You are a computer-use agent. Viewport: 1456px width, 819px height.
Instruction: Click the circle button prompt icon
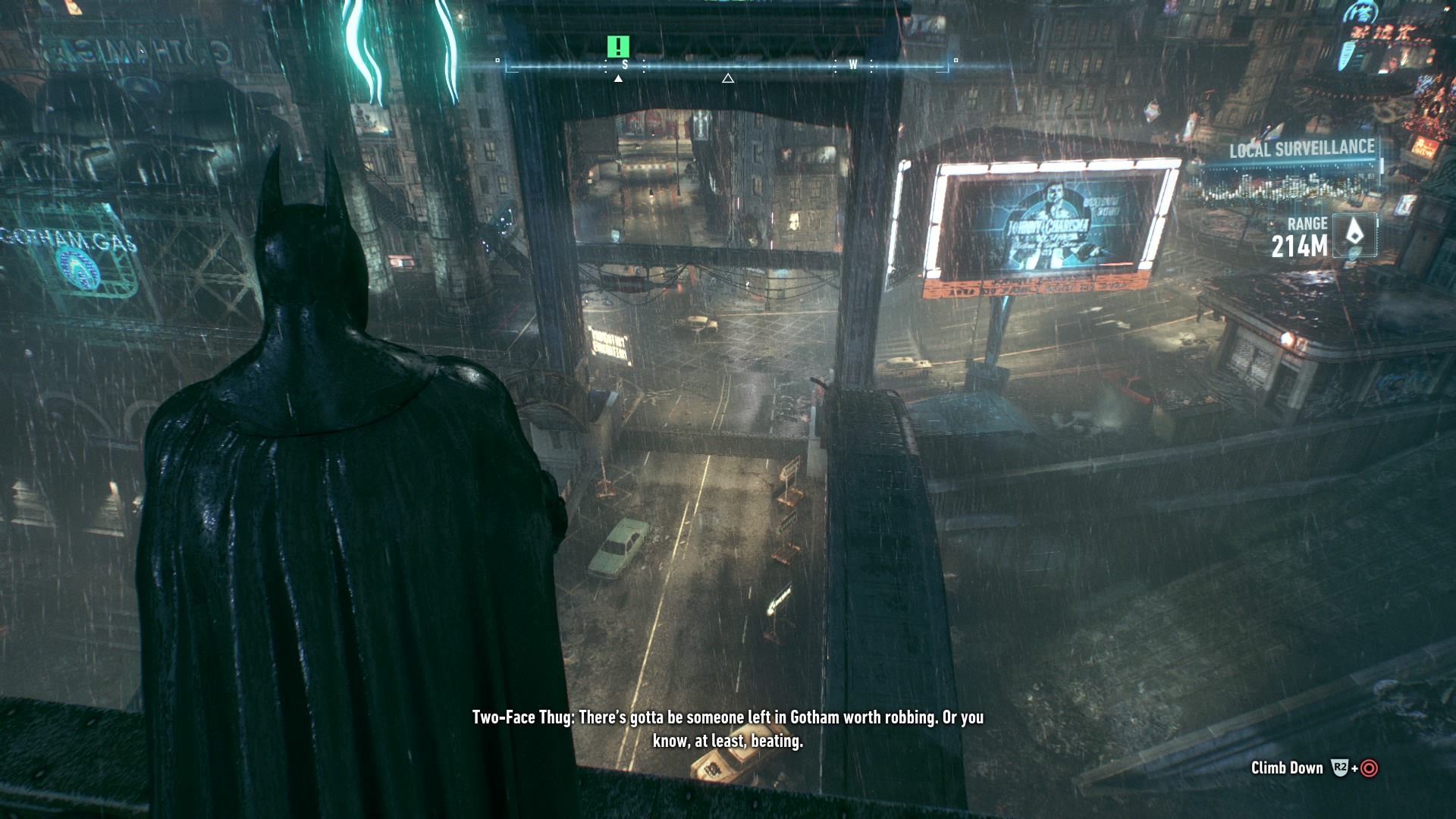[x=1369, y=767]
